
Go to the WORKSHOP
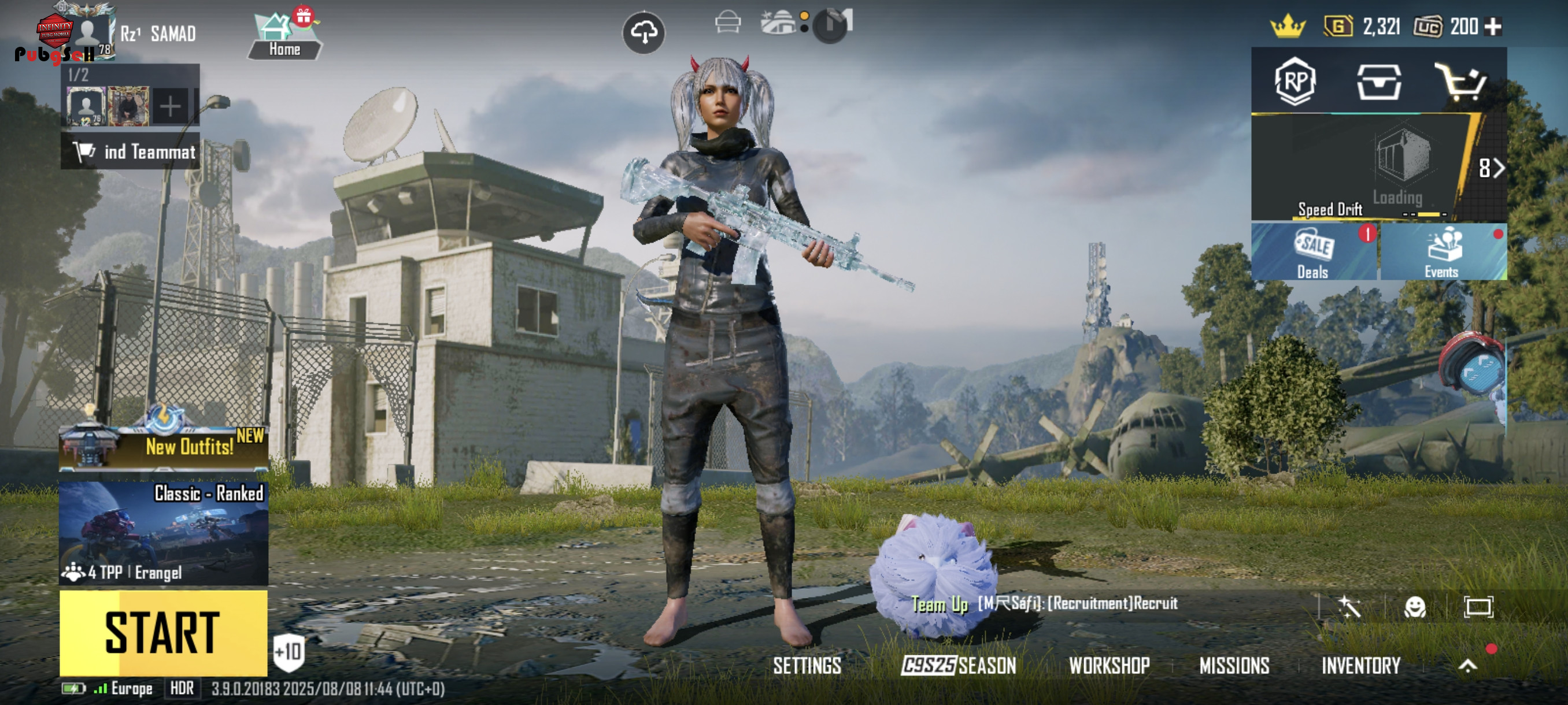pos(1109,666)
